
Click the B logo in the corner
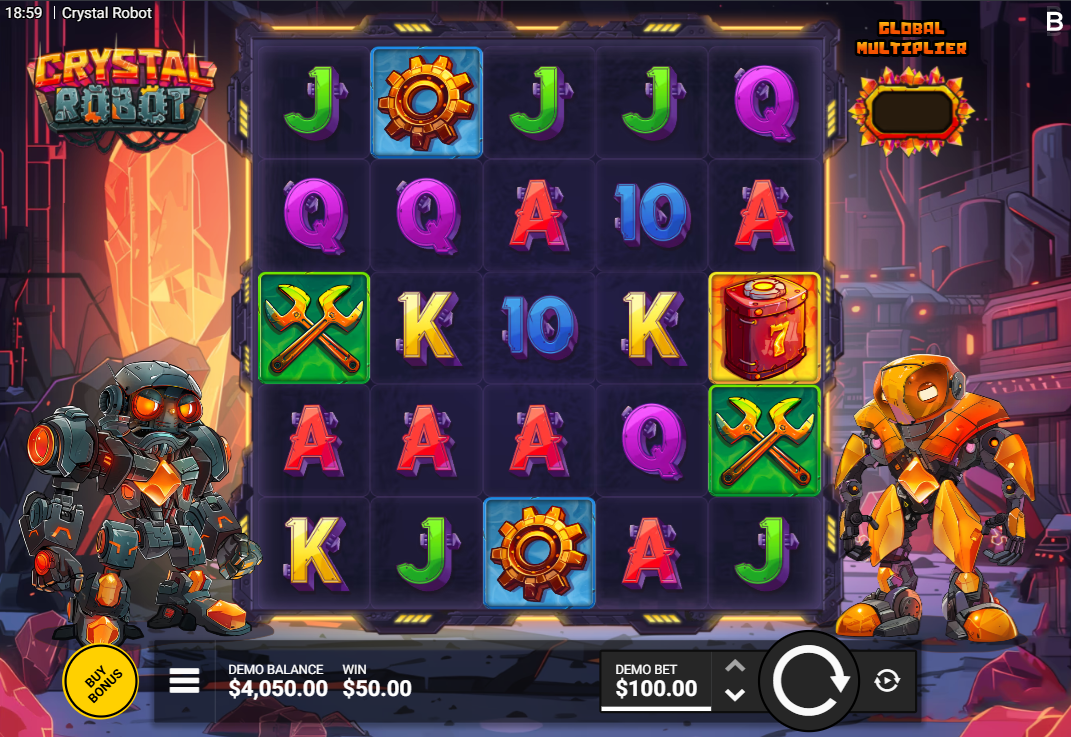pyautogui.click(x=1054, y=22)
